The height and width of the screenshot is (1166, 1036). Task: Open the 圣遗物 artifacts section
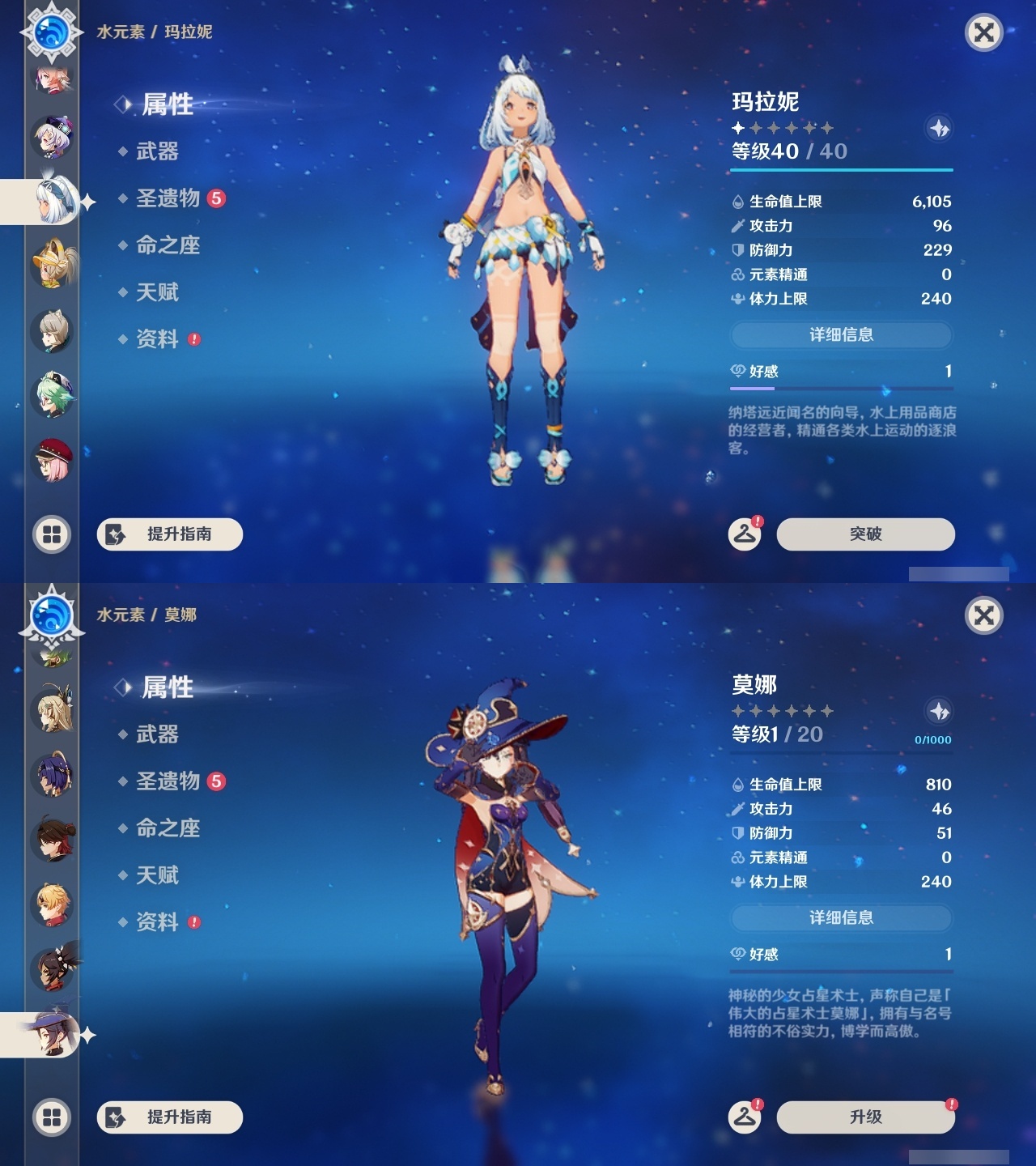pyautogui.click(x=166, y=198)
